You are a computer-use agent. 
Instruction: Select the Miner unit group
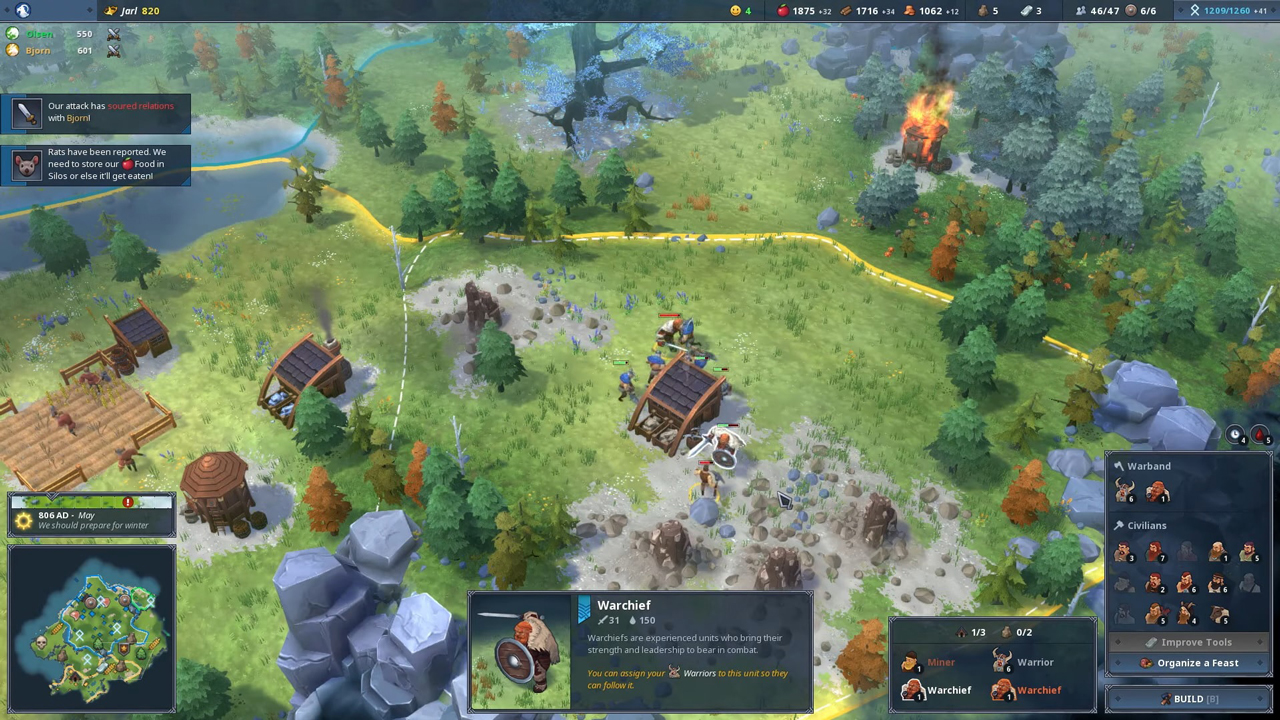point(929,662)
